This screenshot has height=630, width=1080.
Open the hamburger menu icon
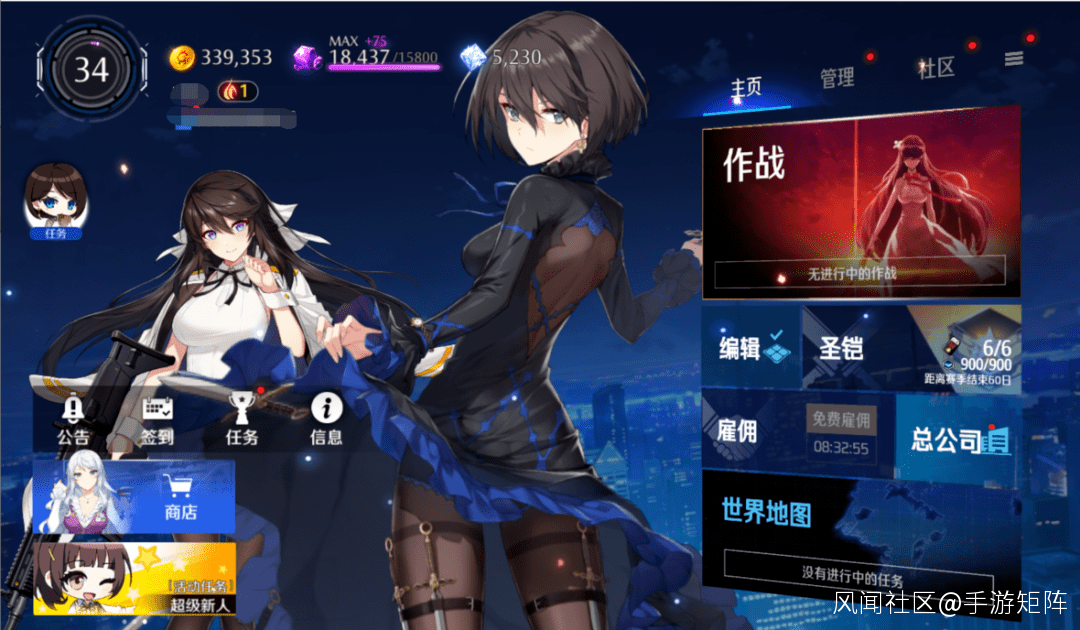click(x=1014, y=59)
